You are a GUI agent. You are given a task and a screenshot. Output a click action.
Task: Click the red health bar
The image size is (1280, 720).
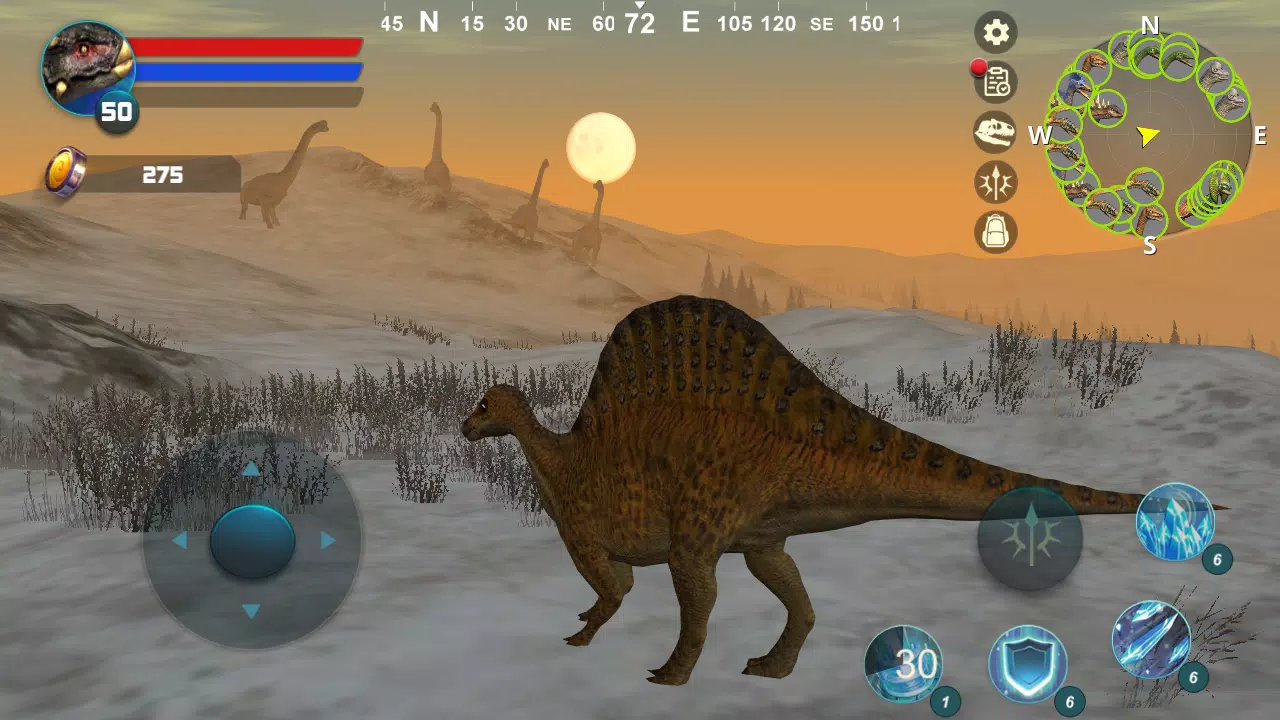pyautogui.click(x=250, y=48)
